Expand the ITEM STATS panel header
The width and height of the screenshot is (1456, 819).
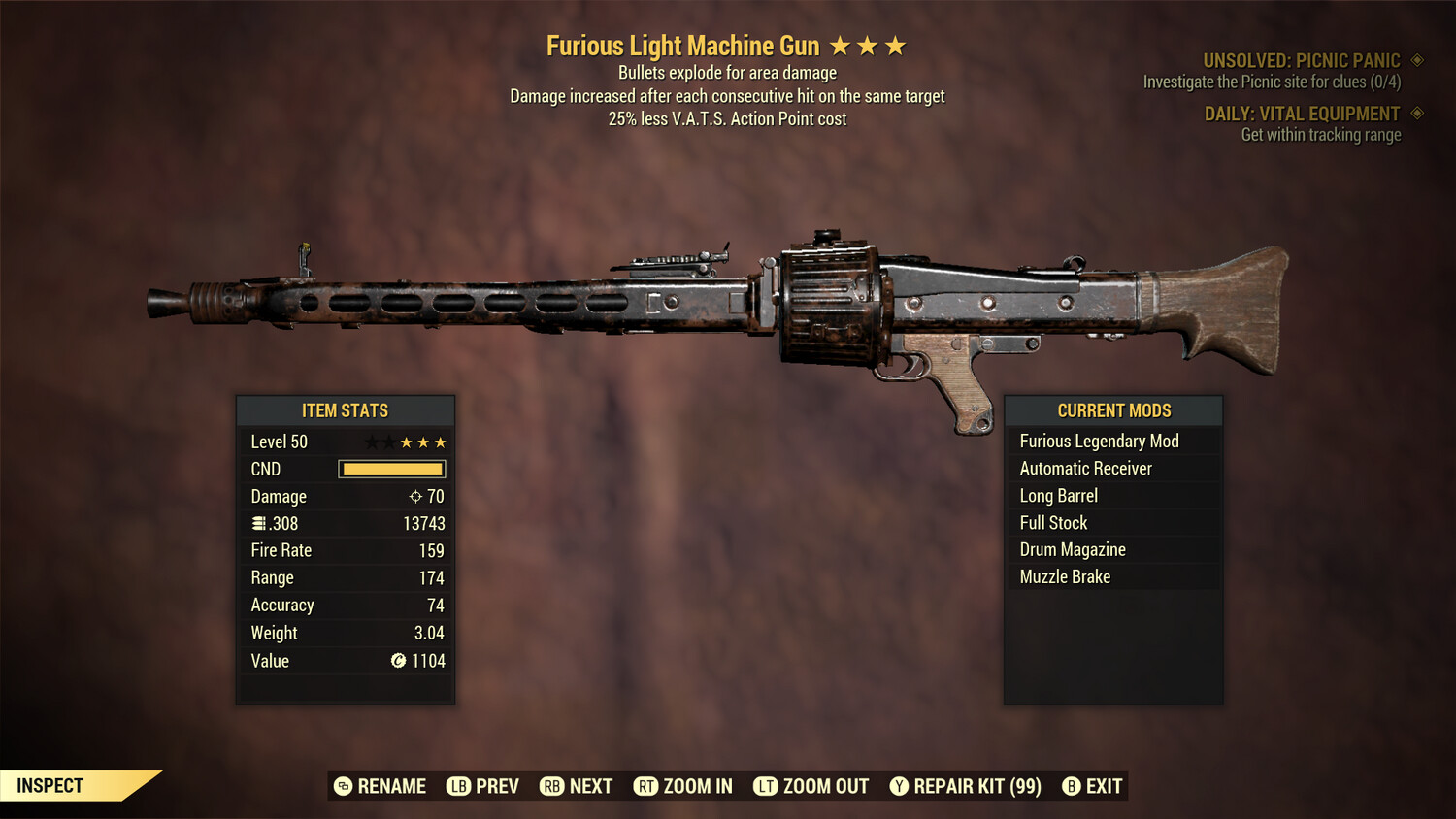click(346, 409)
